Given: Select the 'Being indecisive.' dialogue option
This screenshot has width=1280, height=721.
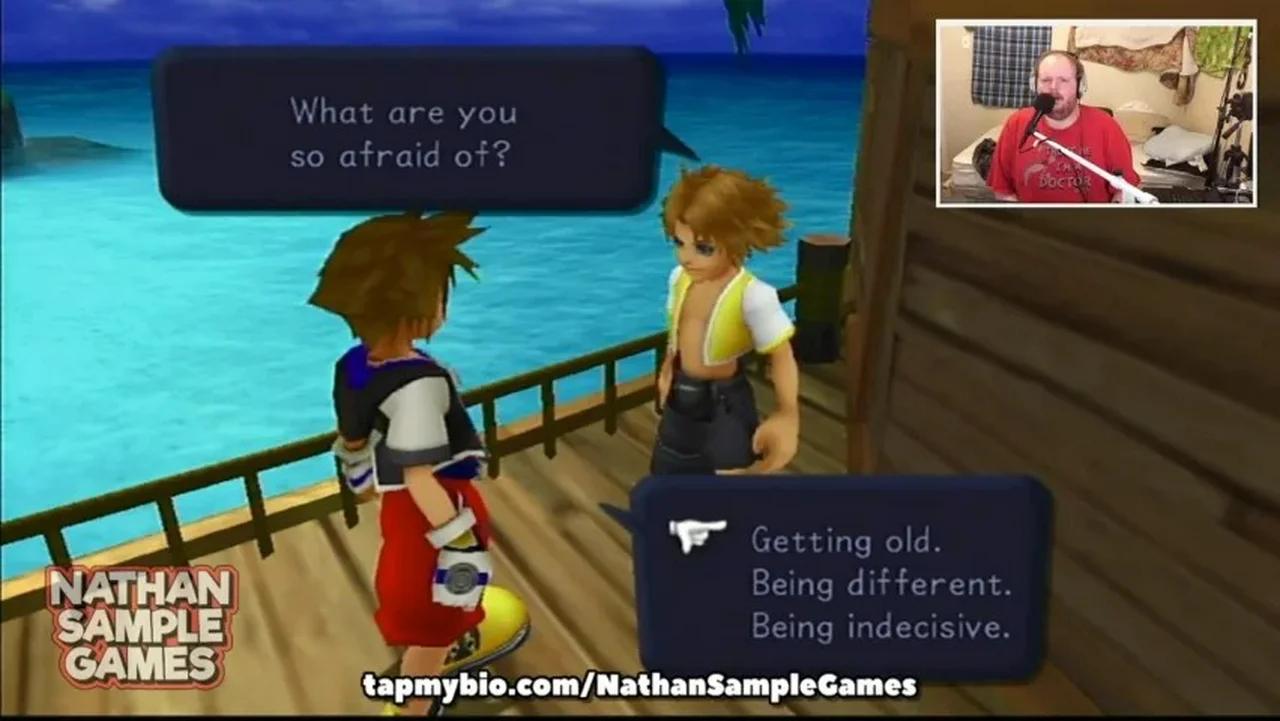Looking at the screenshot, I should tap(880, 626).
